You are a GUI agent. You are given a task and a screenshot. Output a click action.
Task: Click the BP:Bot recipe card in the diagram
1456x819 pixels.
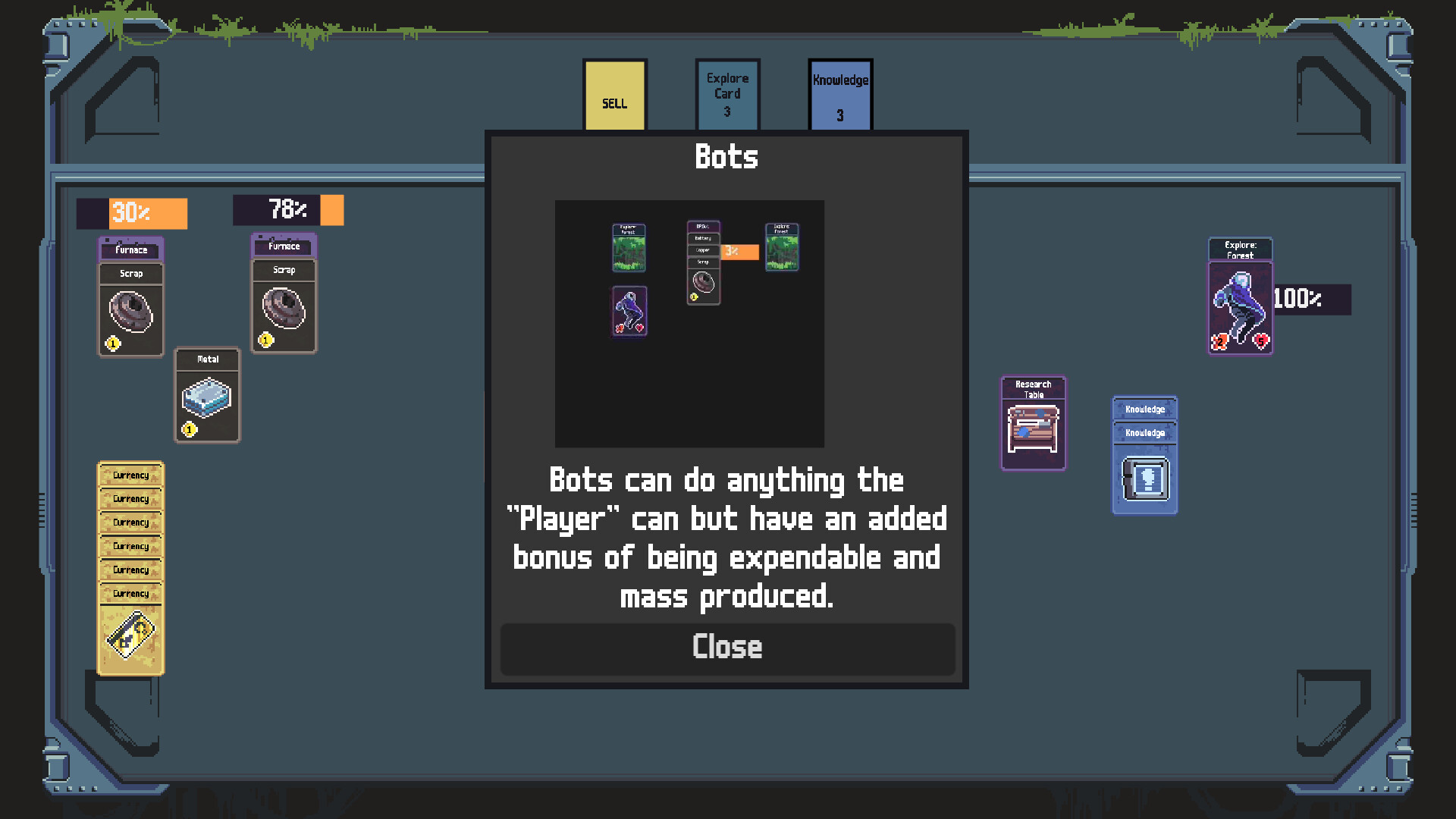tap(702, 259)
